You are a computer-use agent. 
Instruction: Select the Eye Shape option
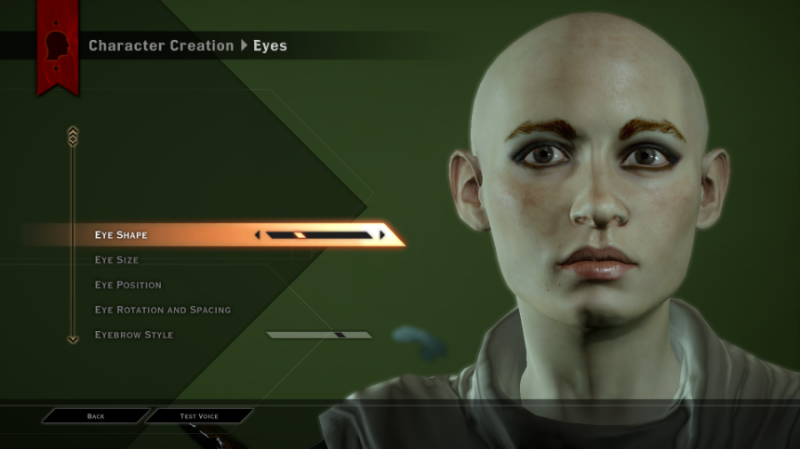pyautogui.click(x=121, y=235)
